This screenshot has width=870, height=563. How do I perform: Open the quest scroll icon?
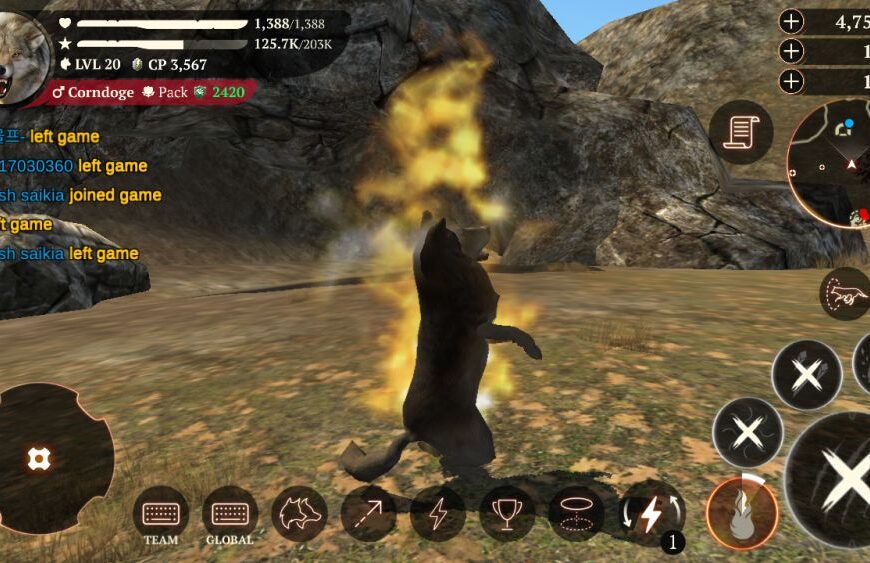[x=741, y=133]
